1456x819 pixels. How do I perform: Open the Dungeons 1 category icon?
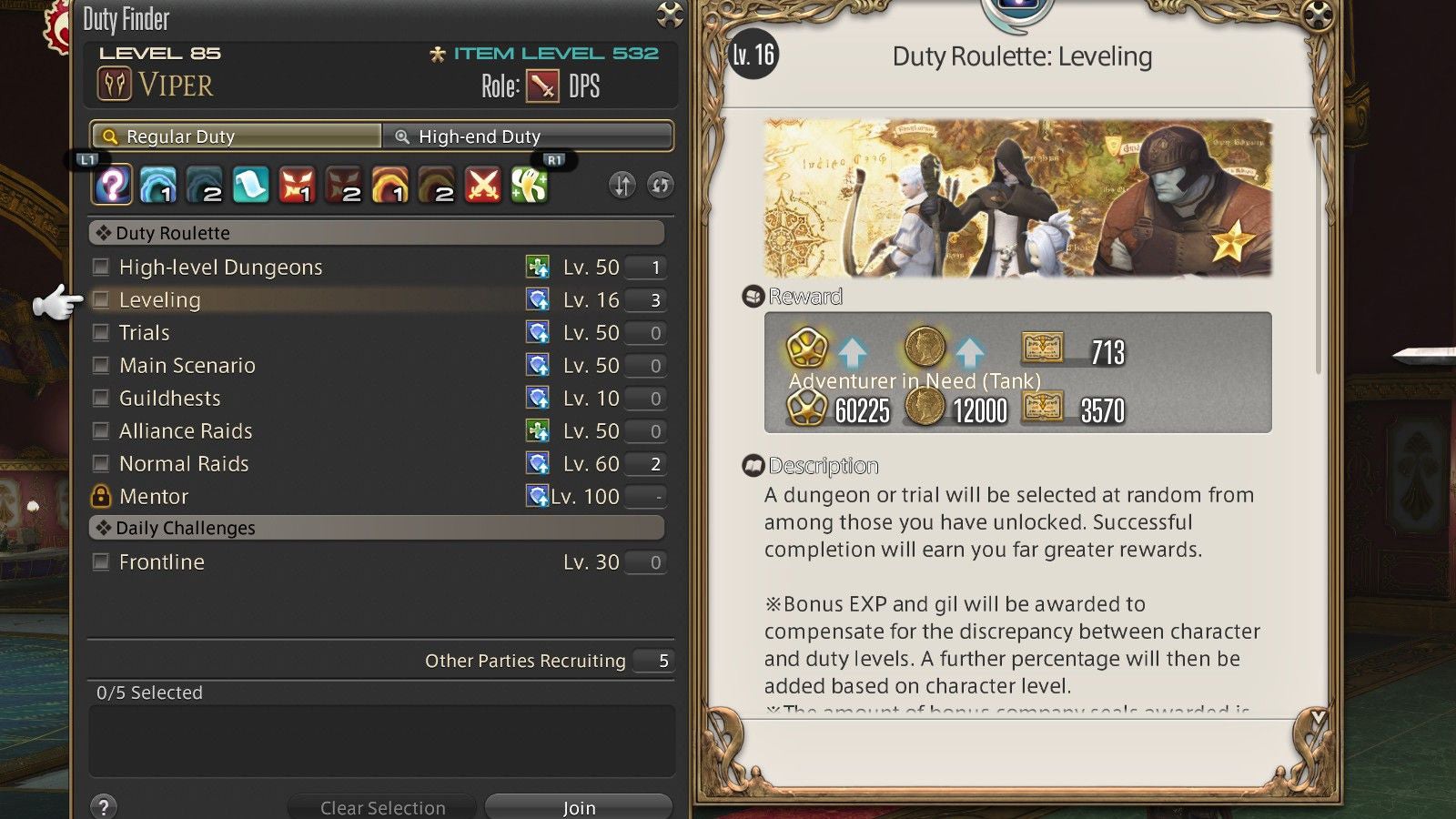click(157, 185)
